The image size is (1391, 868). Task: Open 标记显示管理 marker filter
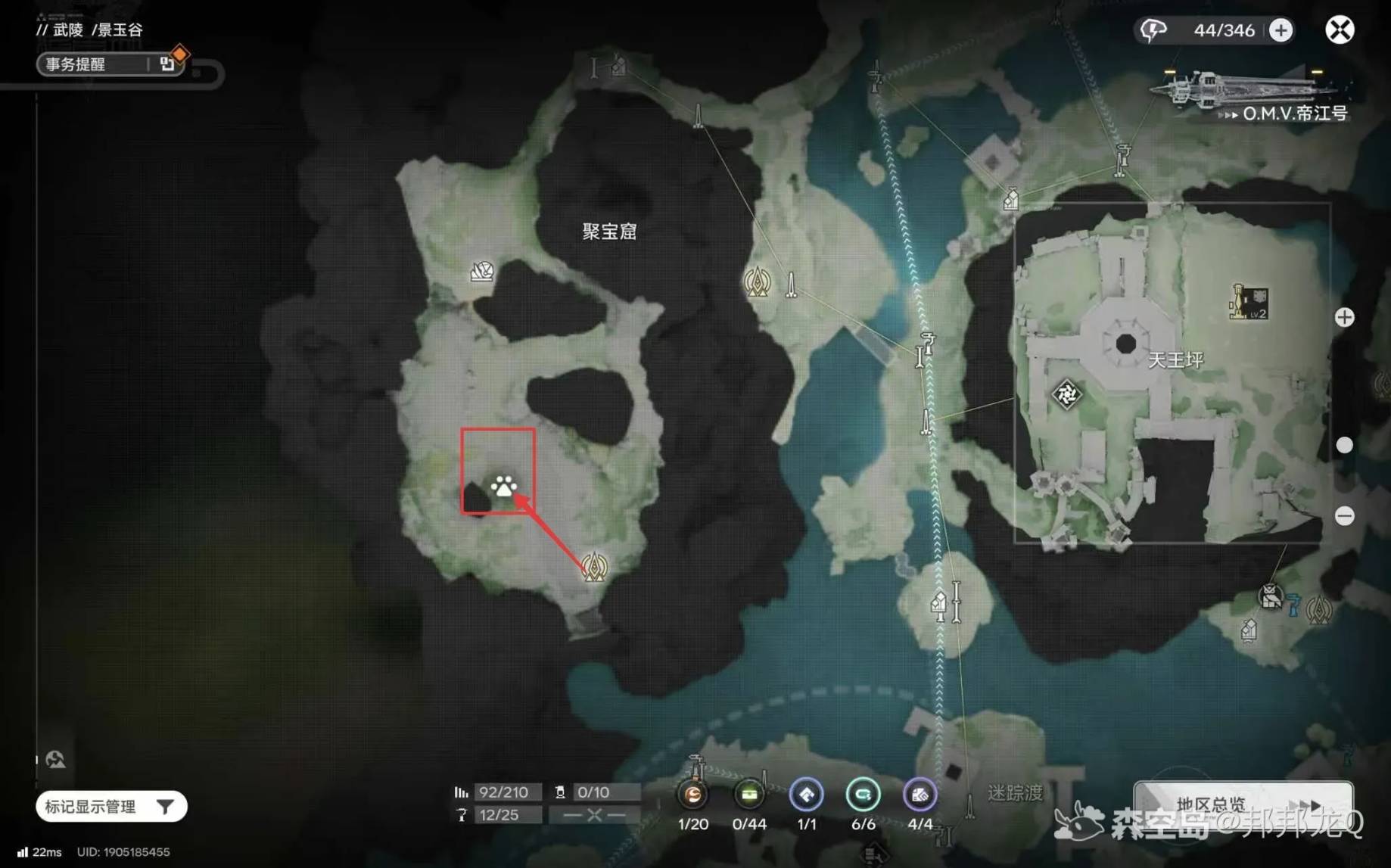pos(111,807)
